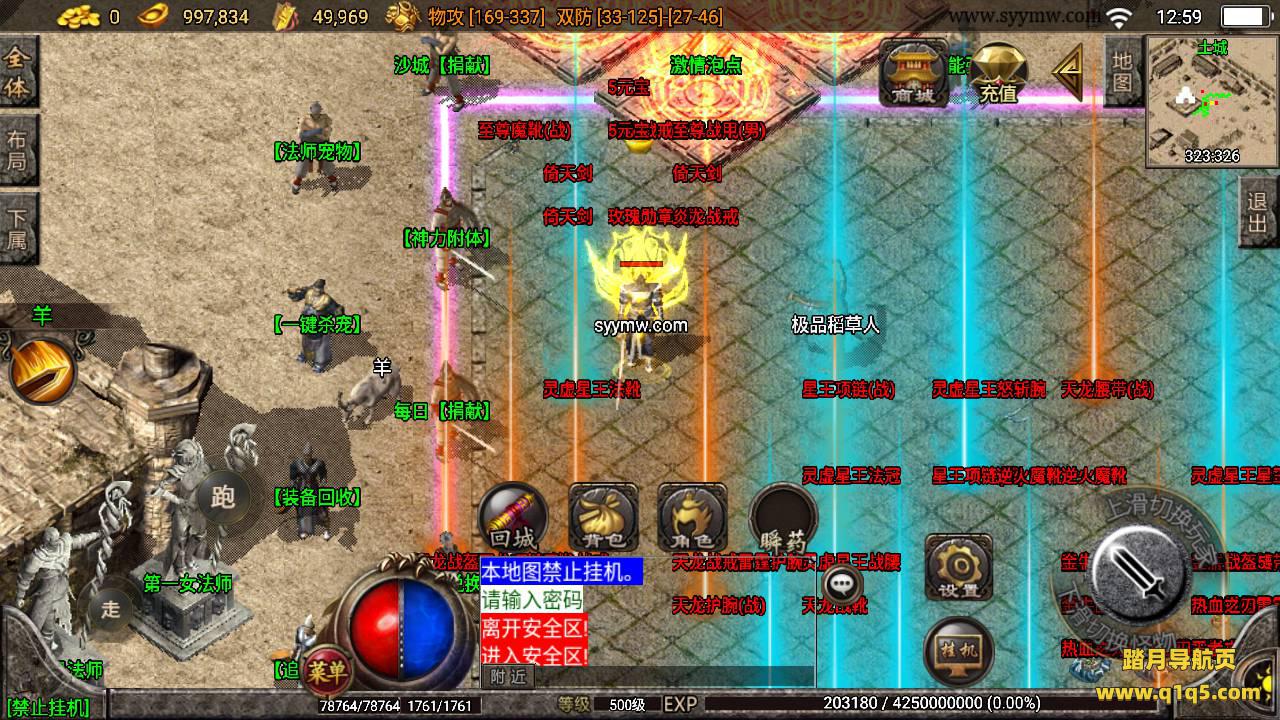Open the 角色 character sheet
The width and height of the screenshot is (1280, 720).
coord(692,518)
